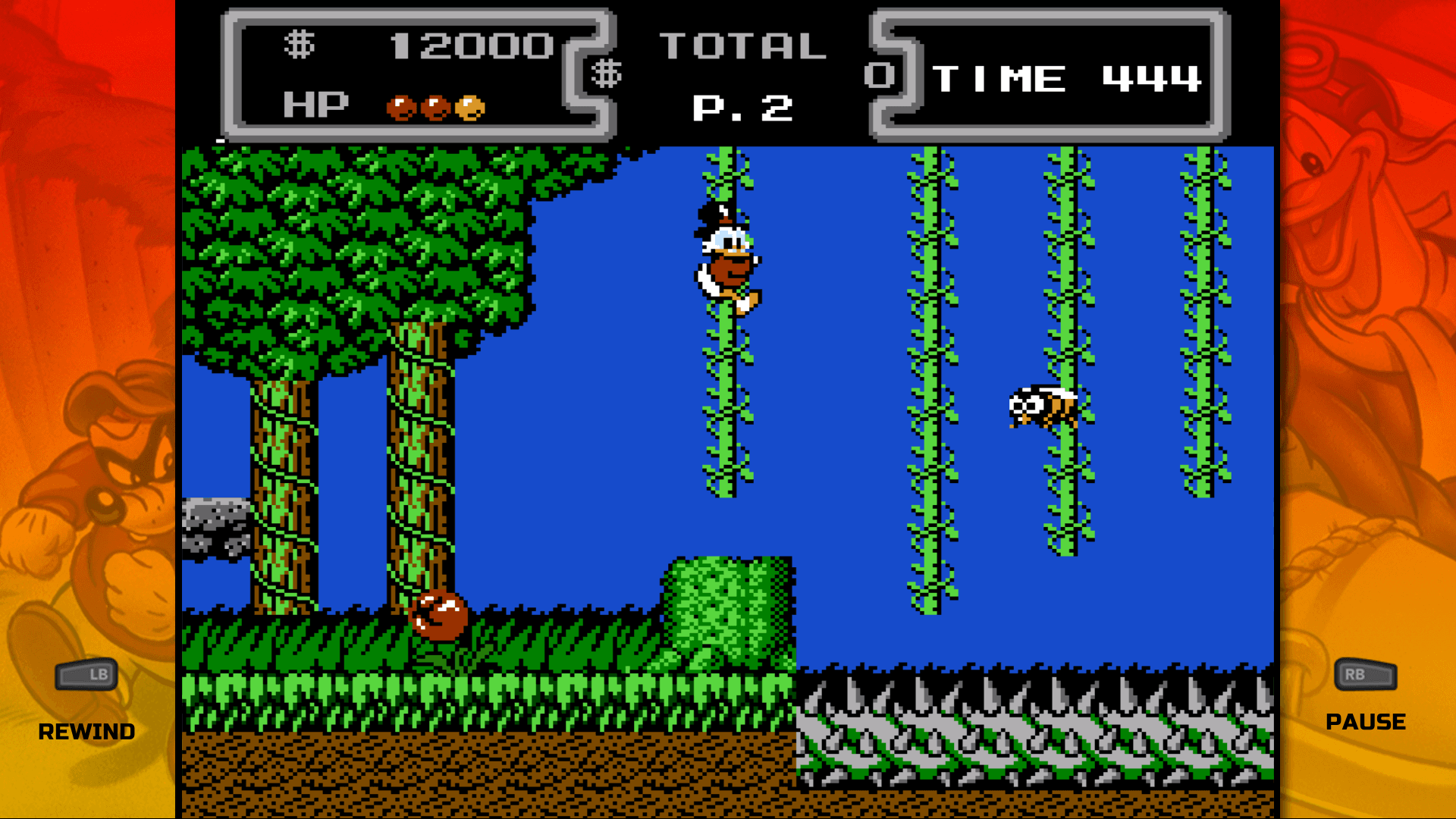1456x819 pixels.
Task: Click the zero digit left of the timer box
Action: pos(879,74)
